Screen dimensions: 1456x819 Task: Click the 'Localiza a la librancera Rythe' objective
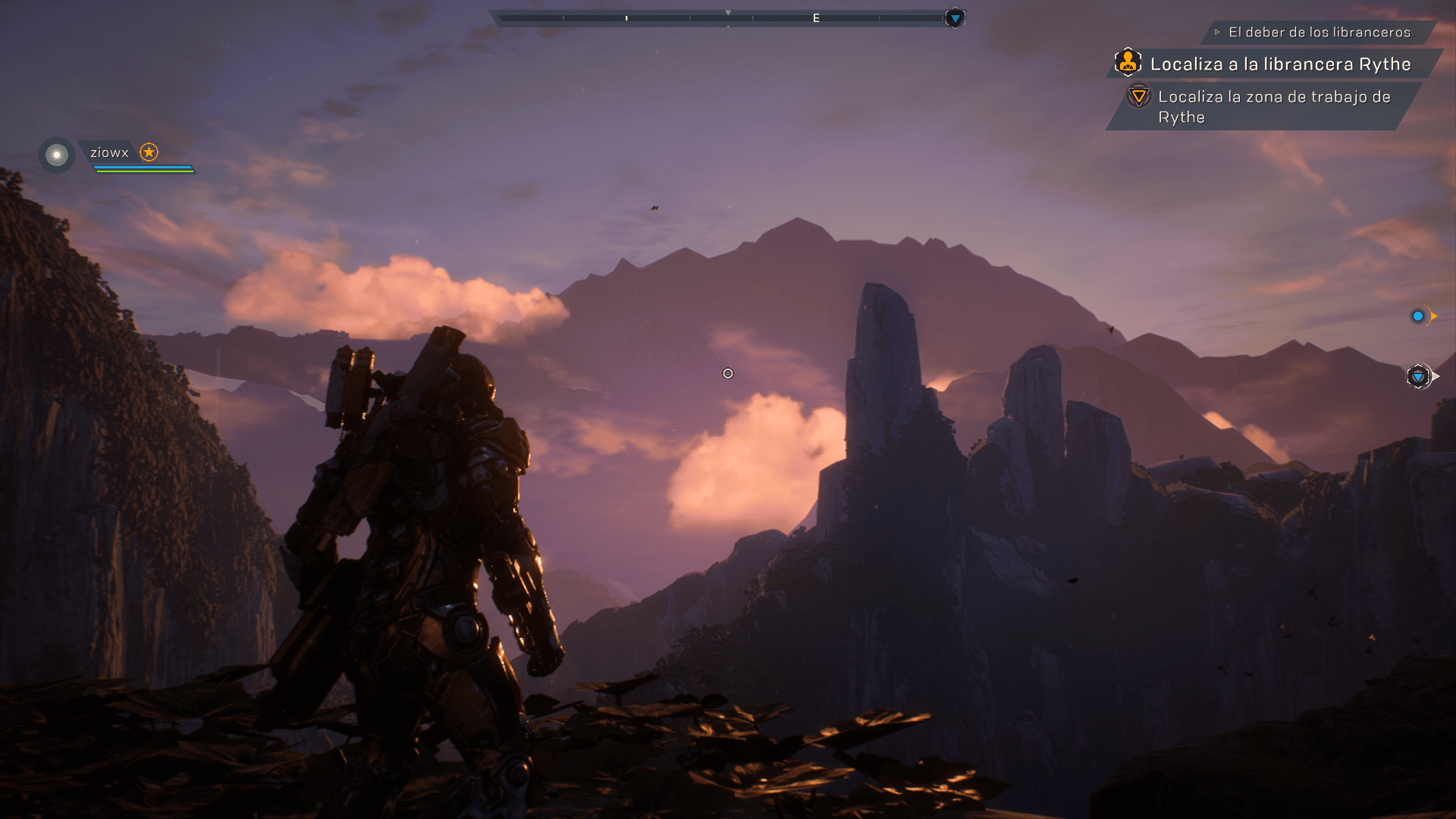(x=1280, y=64)
